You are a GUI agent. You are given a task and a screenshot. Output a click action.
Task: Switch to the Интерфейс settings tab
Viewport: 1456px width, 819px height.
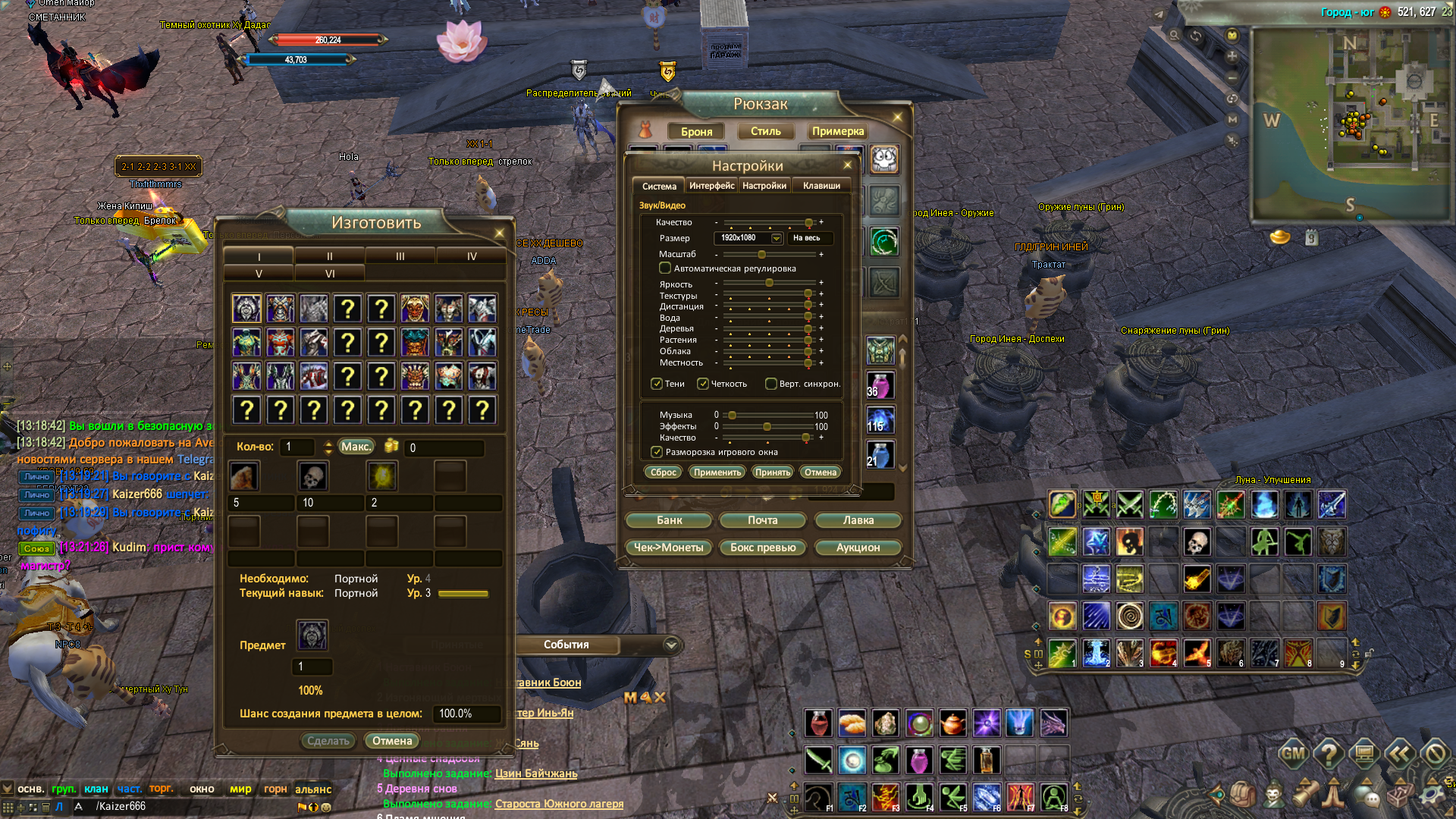tap(711, 186)
